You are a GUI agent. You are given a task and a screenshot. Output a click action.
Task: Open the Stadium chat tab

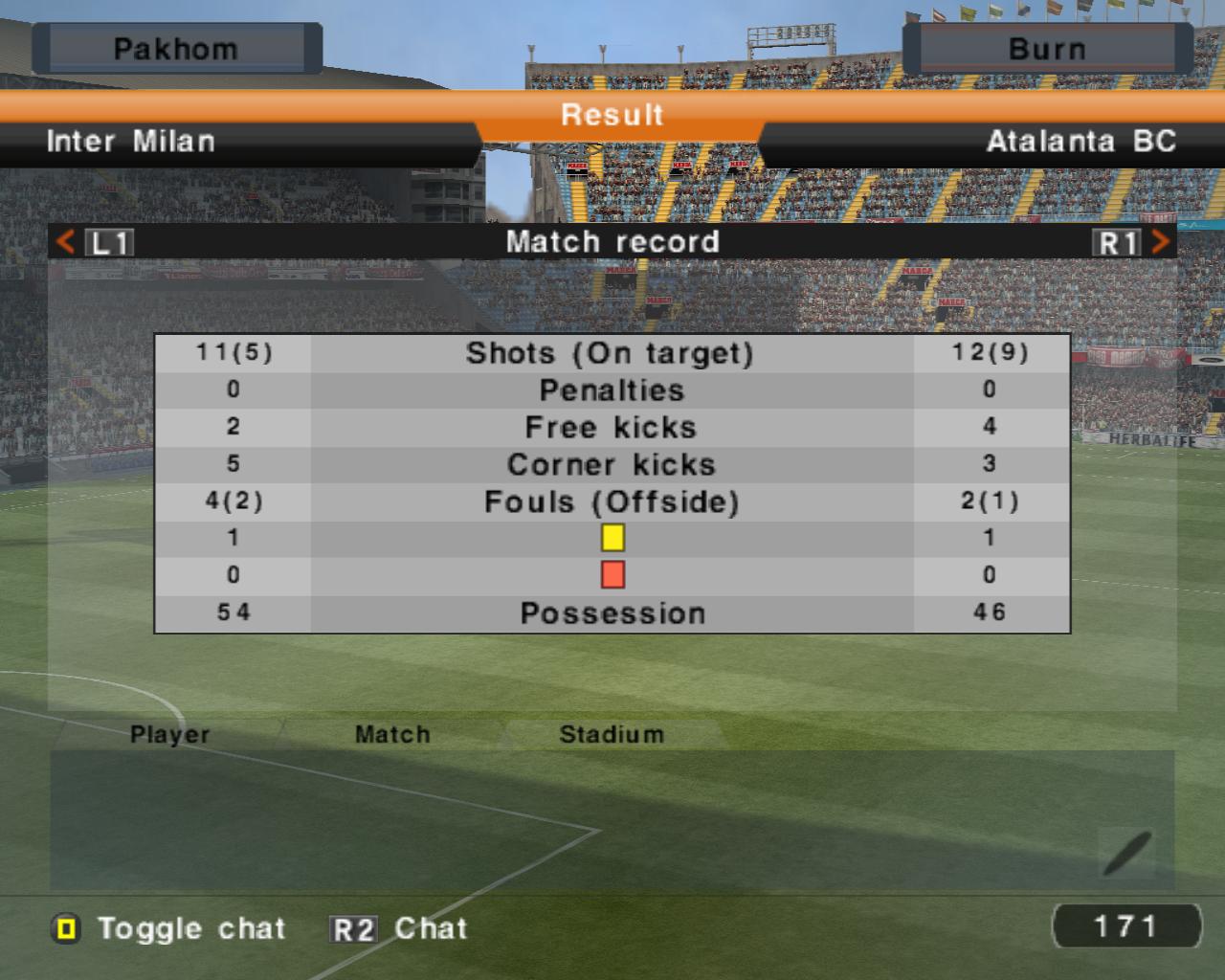(611, 734)
